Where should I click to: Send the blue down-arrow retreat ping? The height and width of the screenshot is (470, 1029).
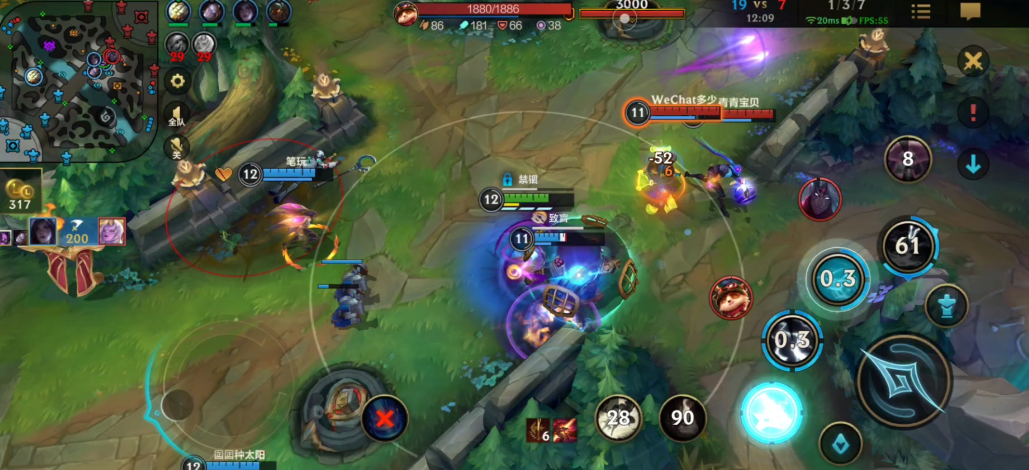(972, 164)
